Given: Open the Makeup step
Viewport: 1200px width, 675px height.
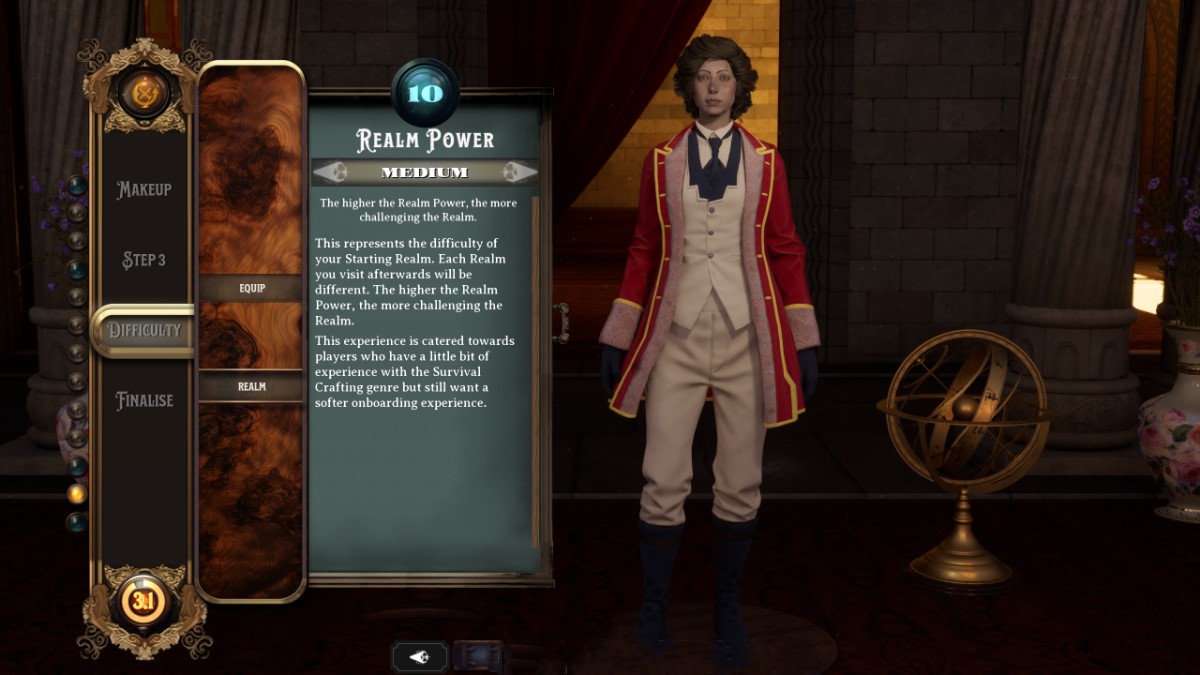Looking at the screenshot, I should point(144,190).
